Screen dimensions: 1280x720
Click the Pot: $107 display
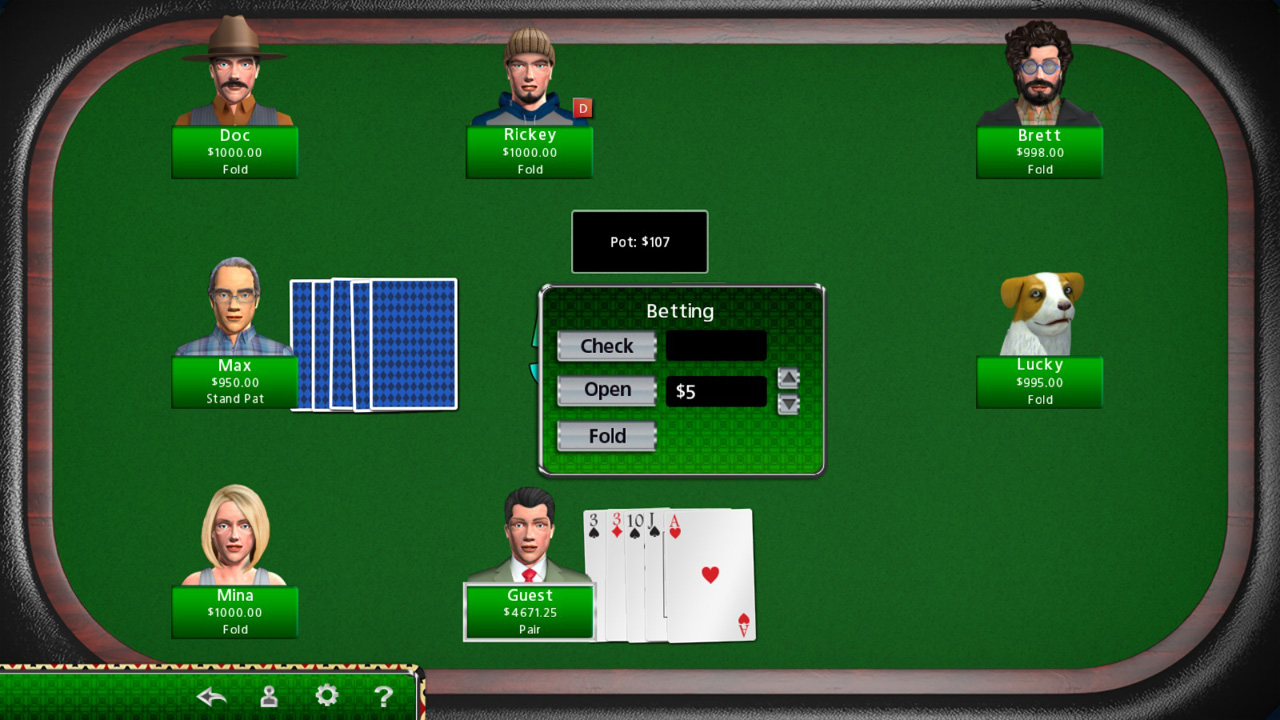point(639,241)
